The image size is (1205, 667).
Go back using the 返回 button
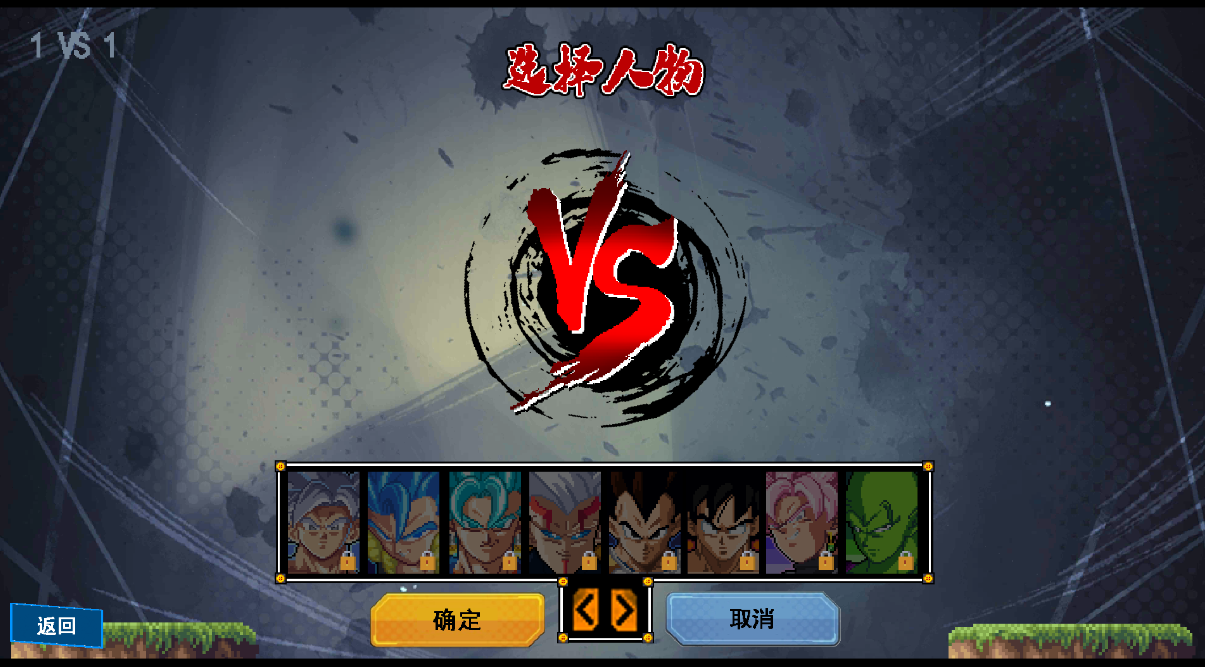pyautogui.click(x=57, y=626)
